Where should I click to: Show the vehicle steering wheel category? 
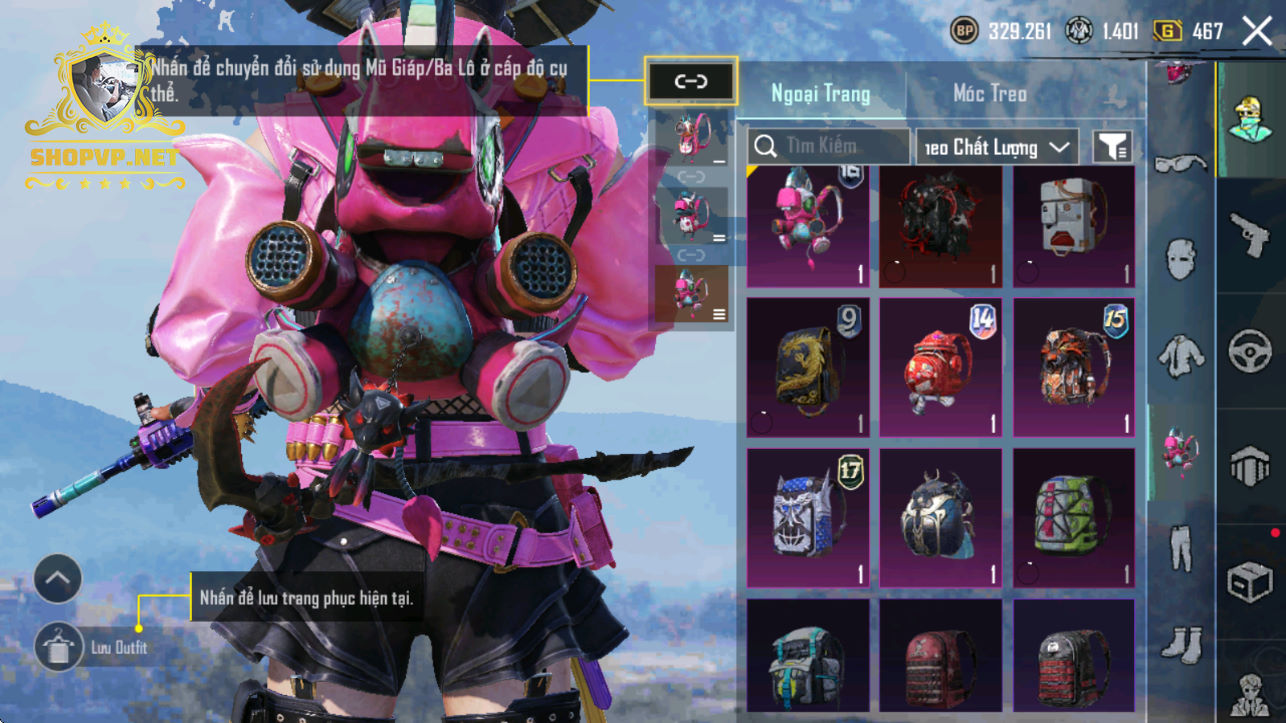(x=1250, y=352)
